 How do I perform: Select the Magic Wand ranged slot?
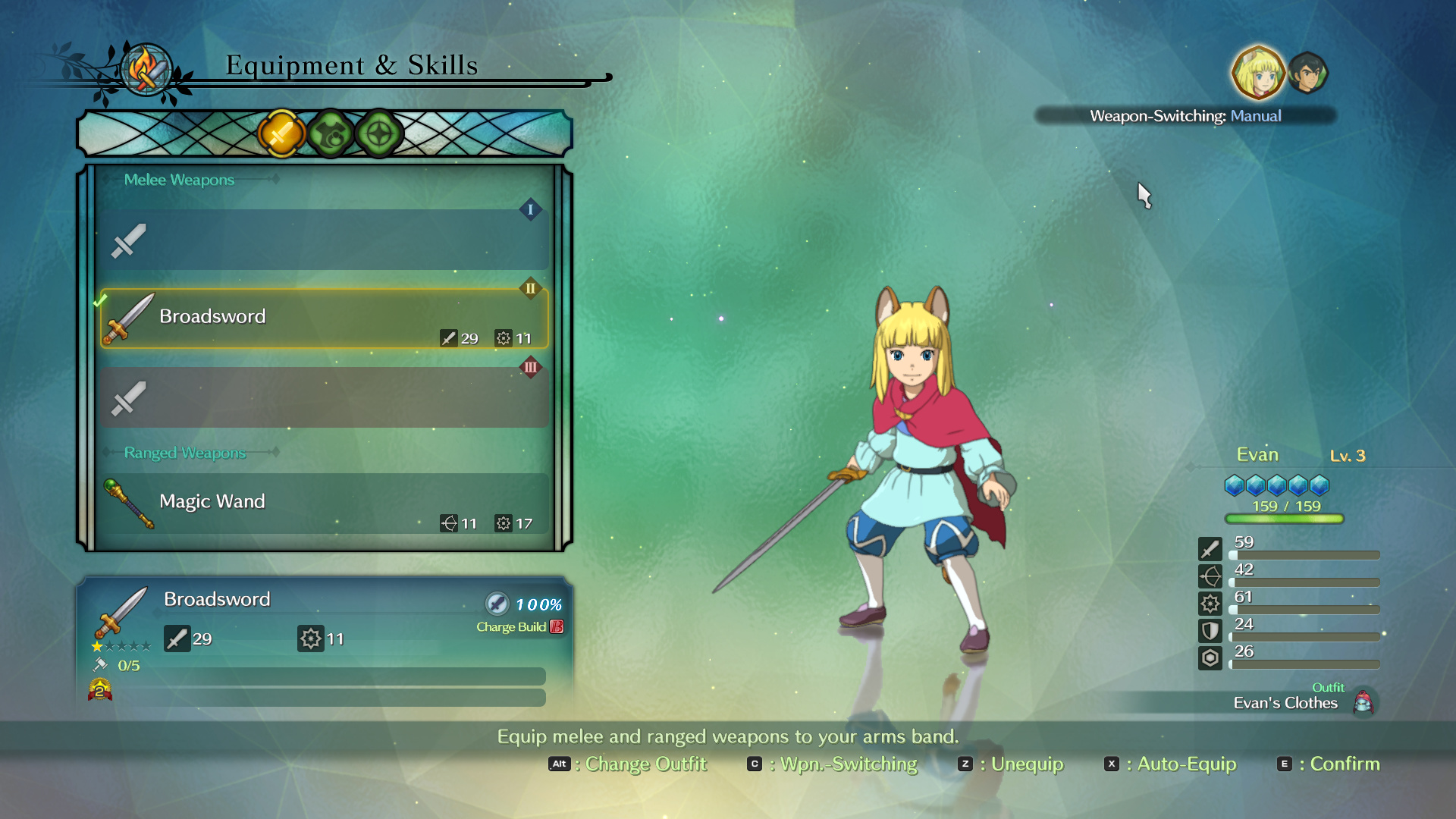(x=325, y=504)
